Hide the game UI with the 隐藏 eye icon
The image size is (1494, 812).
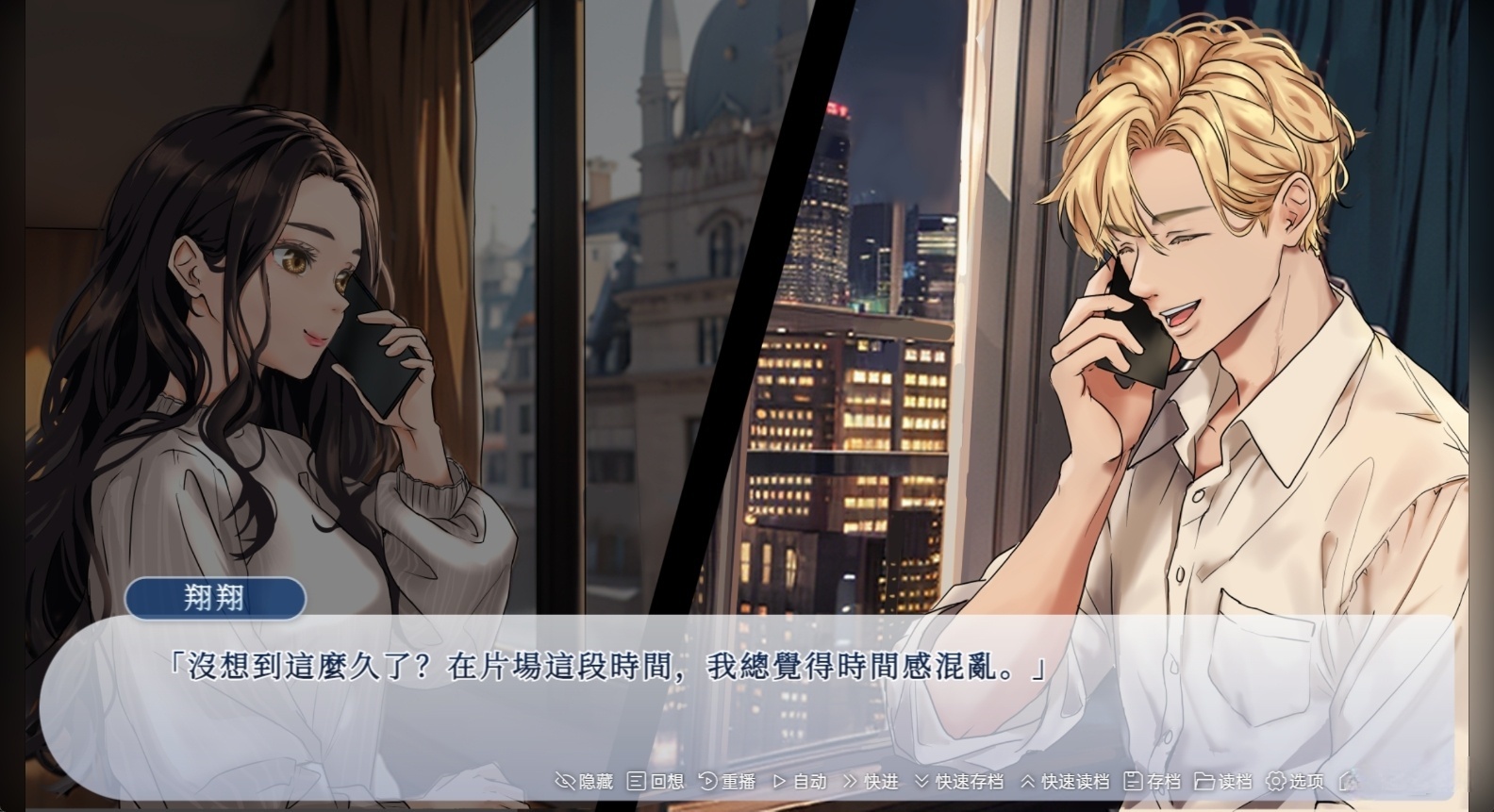(564, 781)
